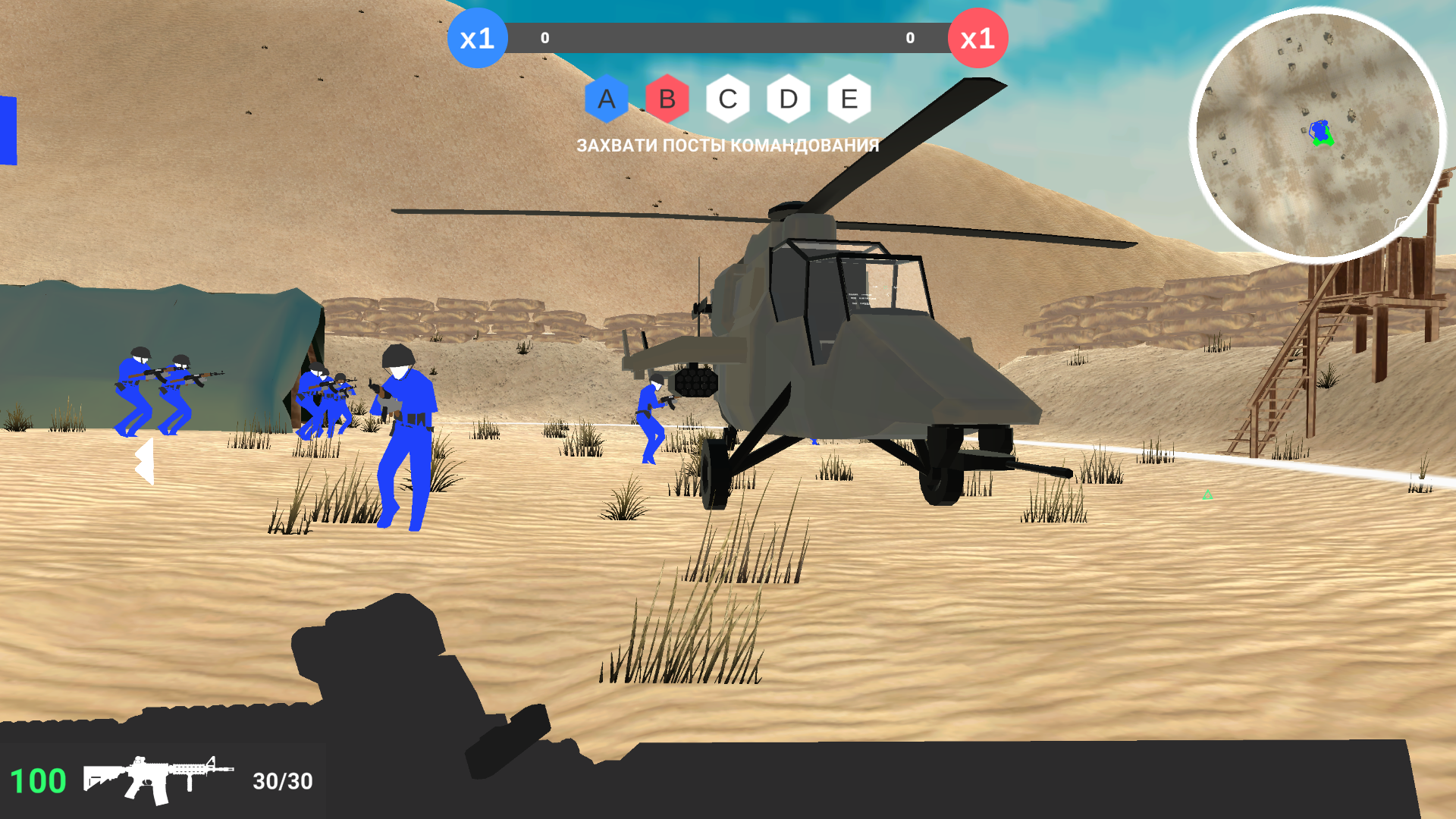This screenshot has height=819, width=1456.
Task: Click the red-held command post B hexagon
Action: click(666, 99)
